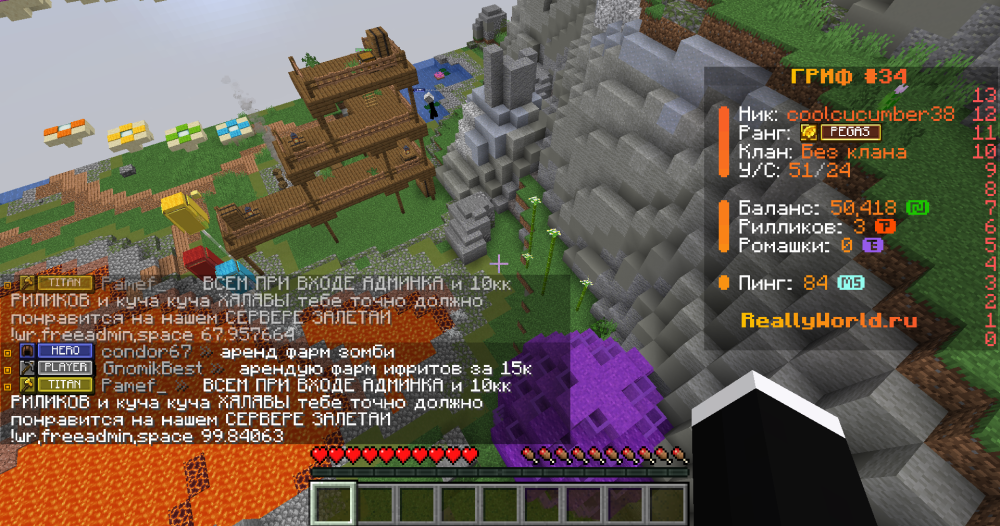
Task: Select the highlighted hotbar slot
Action: coord(334,501)
